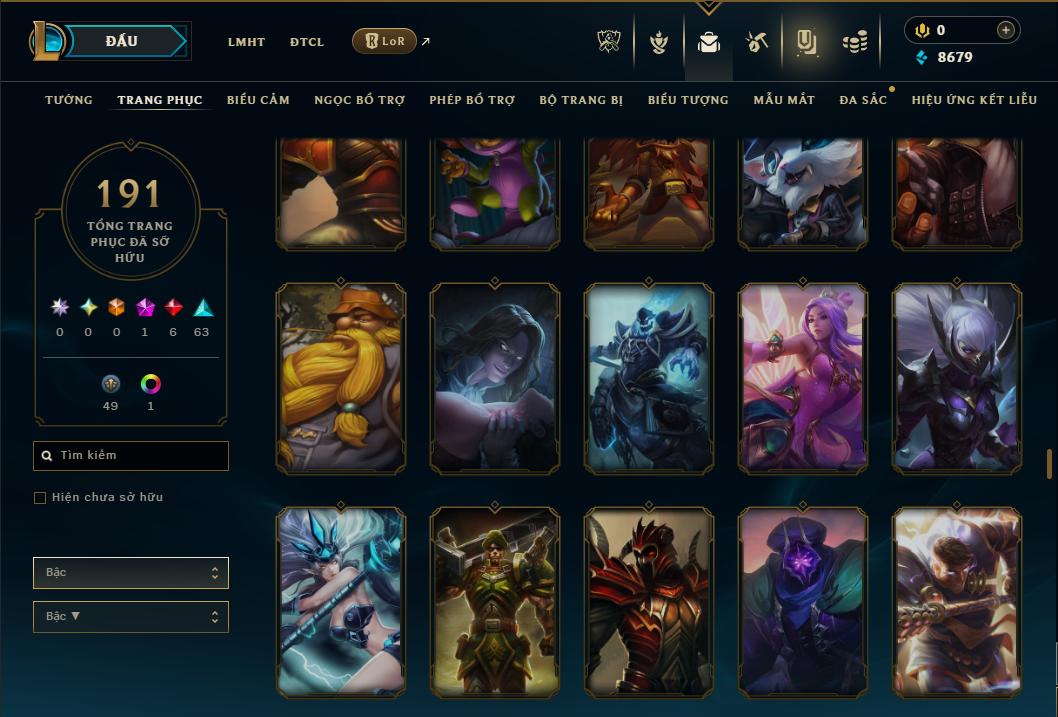Open the store coin stack icon
The image size is (1058, 717).
click(854, 42)
